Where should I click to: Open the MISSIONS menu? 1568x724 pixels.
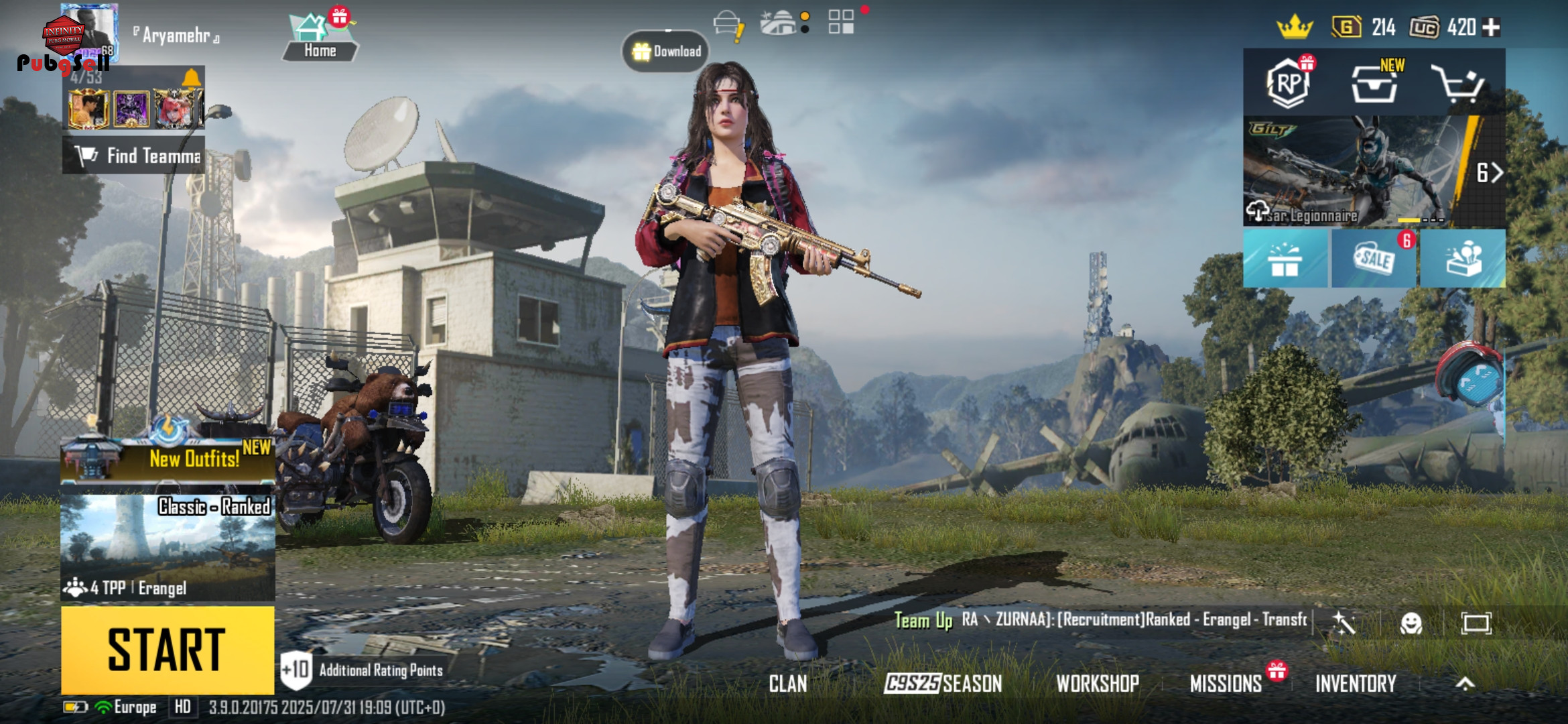pos(1226,683)
